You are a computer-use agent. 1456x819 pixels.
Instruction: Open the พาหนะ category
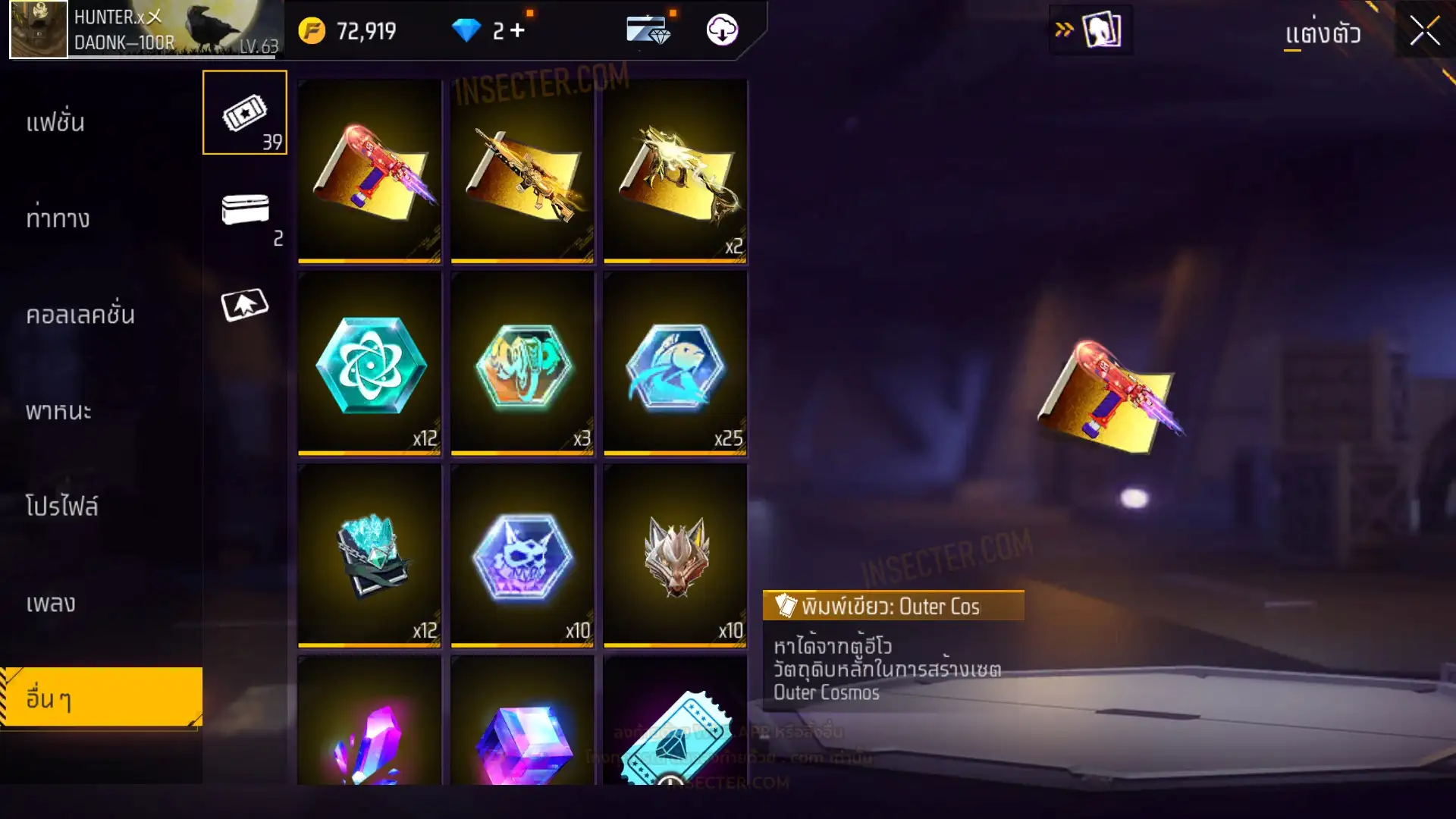[x=58, y=411]
